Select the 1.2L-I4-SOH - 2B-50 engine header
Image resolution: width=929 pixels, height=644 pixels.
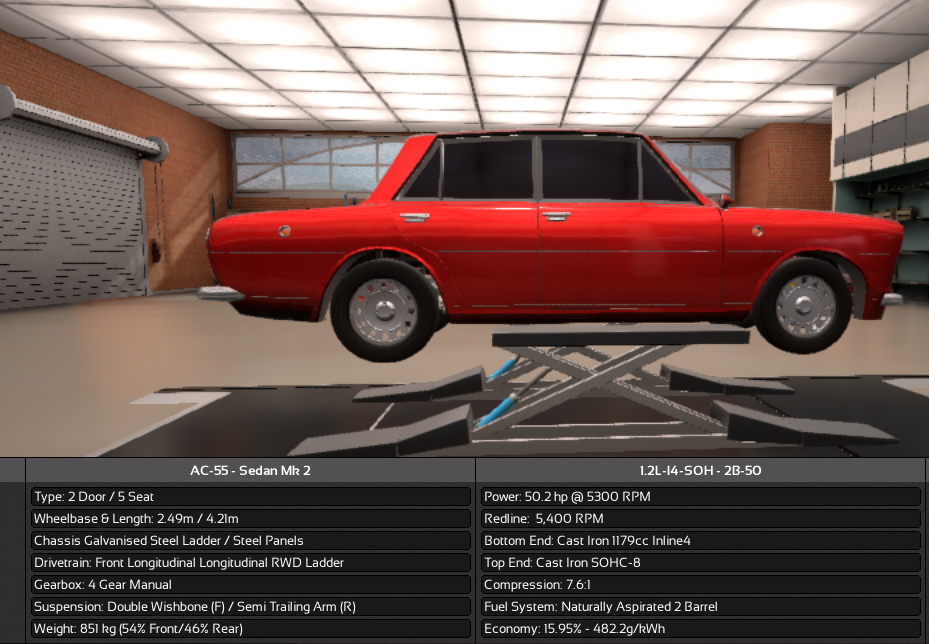(x=700, y=470)
